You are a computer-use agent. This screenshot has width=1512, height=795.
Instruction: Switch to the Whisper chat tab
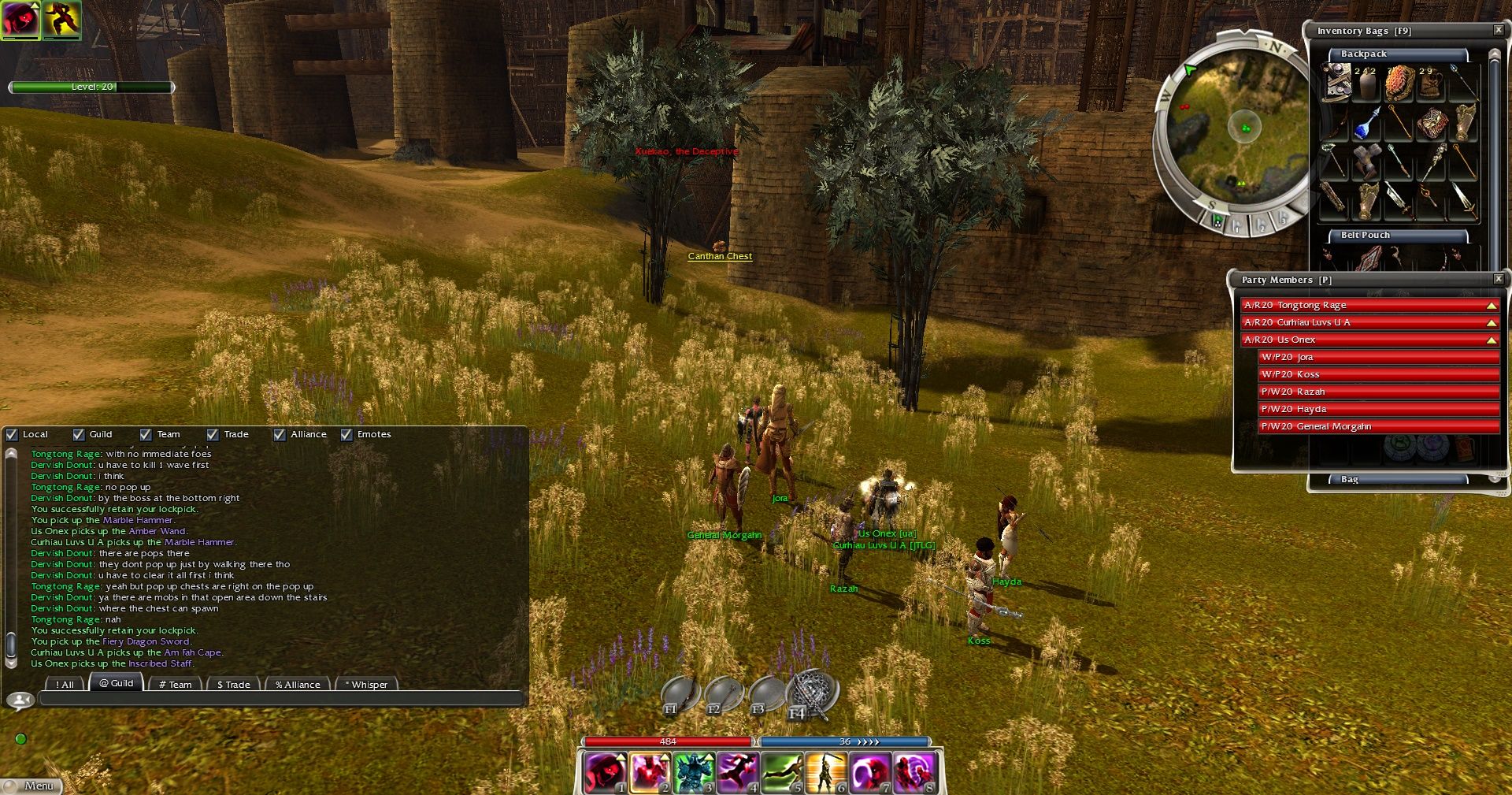(366, 685)
